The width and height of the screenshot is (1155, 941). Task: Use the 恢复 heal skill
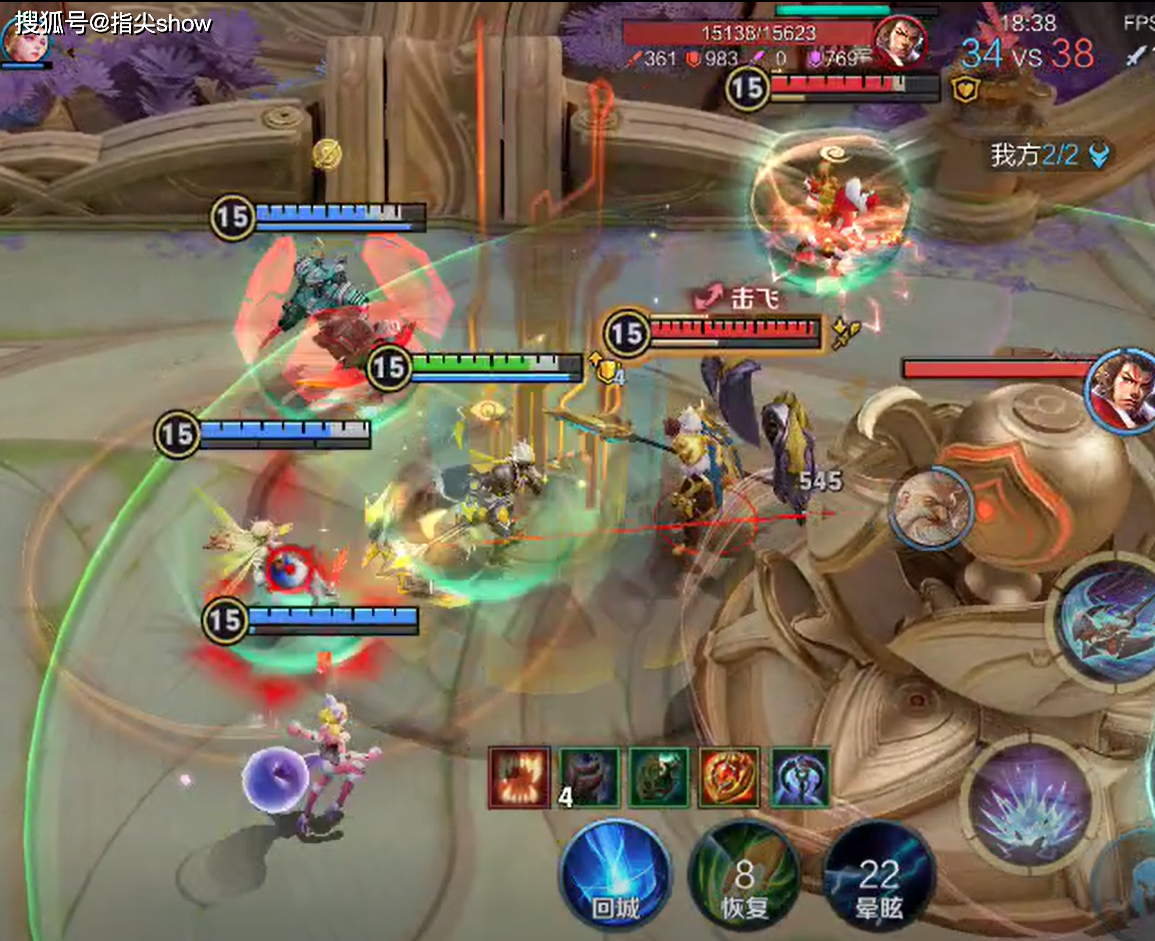tap(744, 879)
